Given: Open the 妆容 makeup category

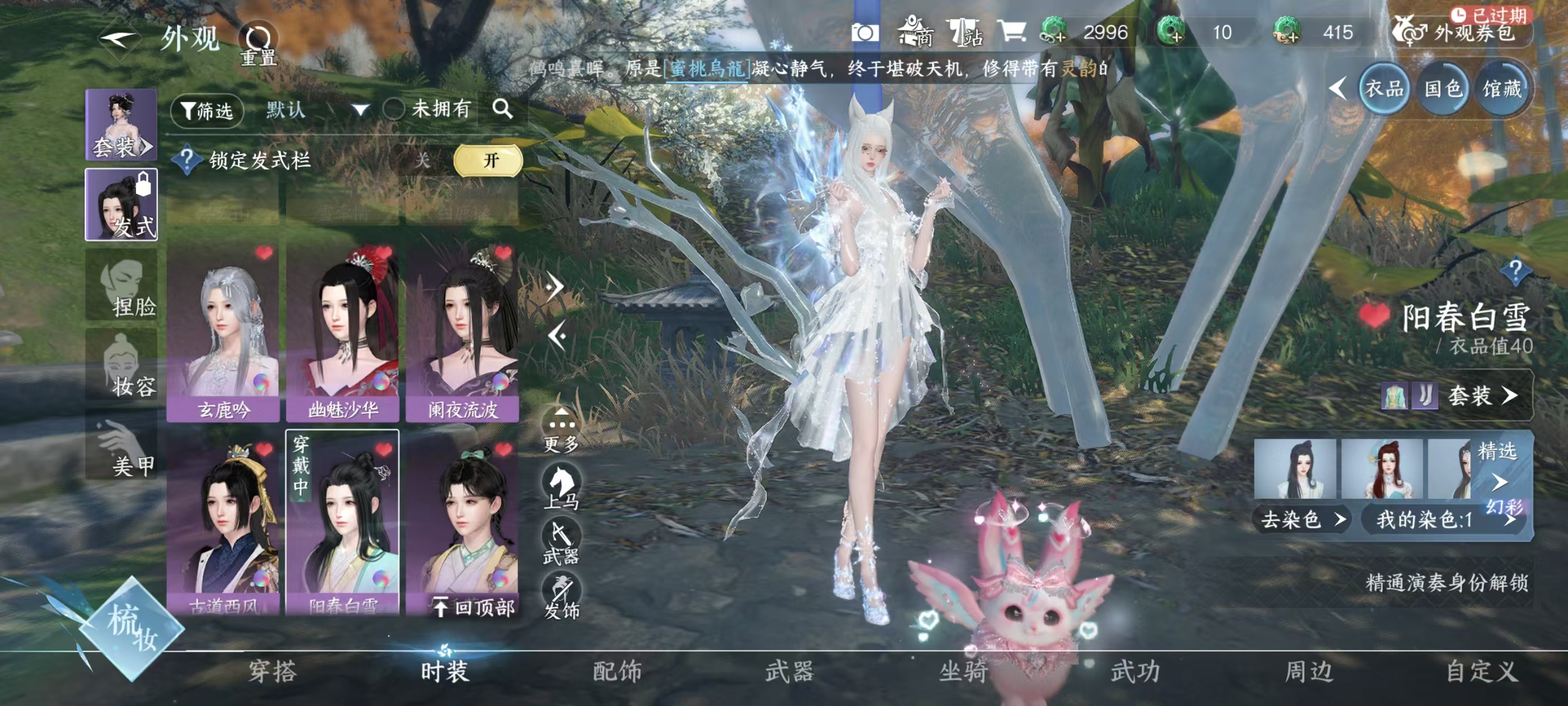Looking at the screenshot, I should pyautogui.click(x=121, y=365).
